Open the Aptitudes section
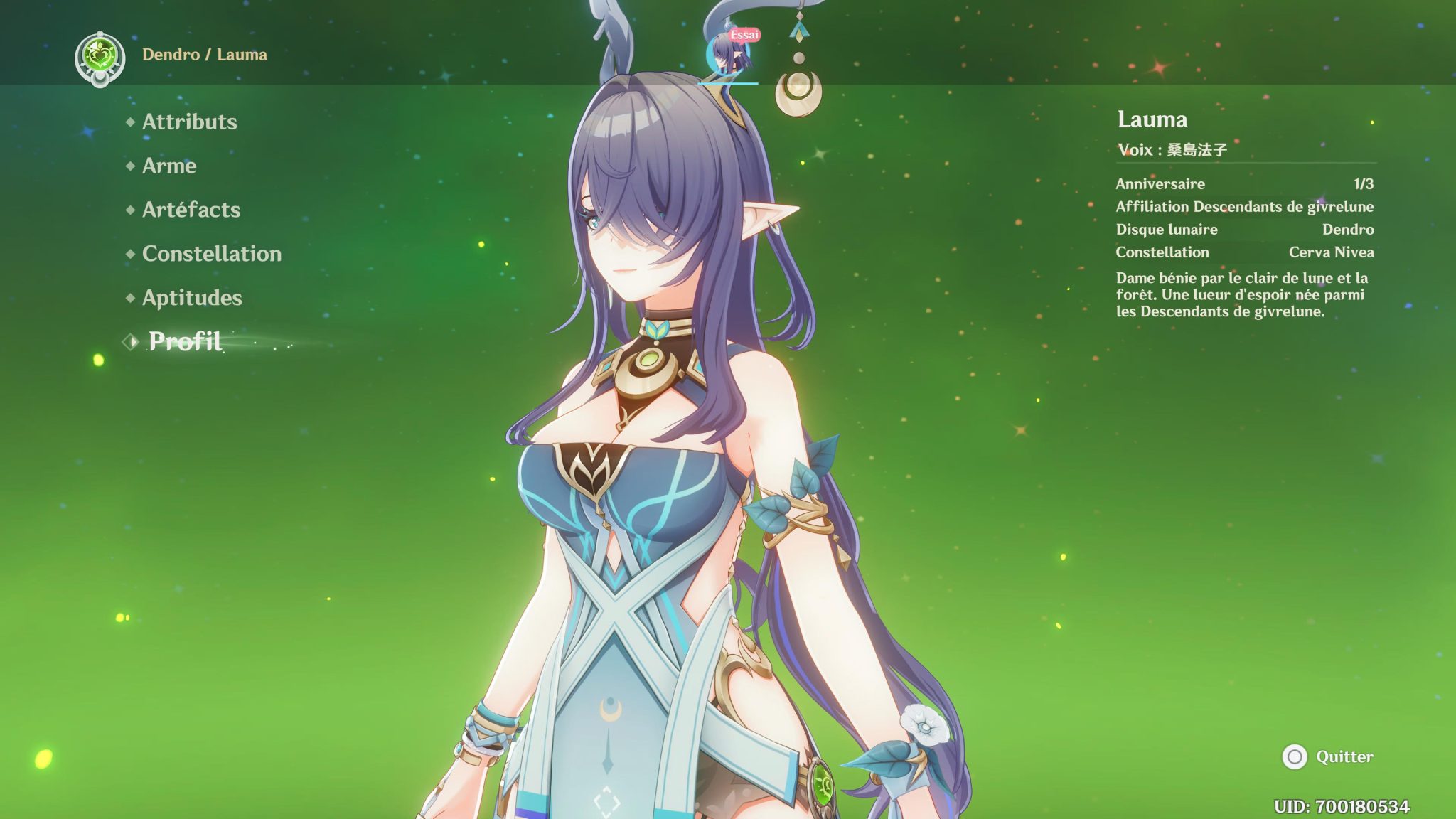 (x=191, y=298)
